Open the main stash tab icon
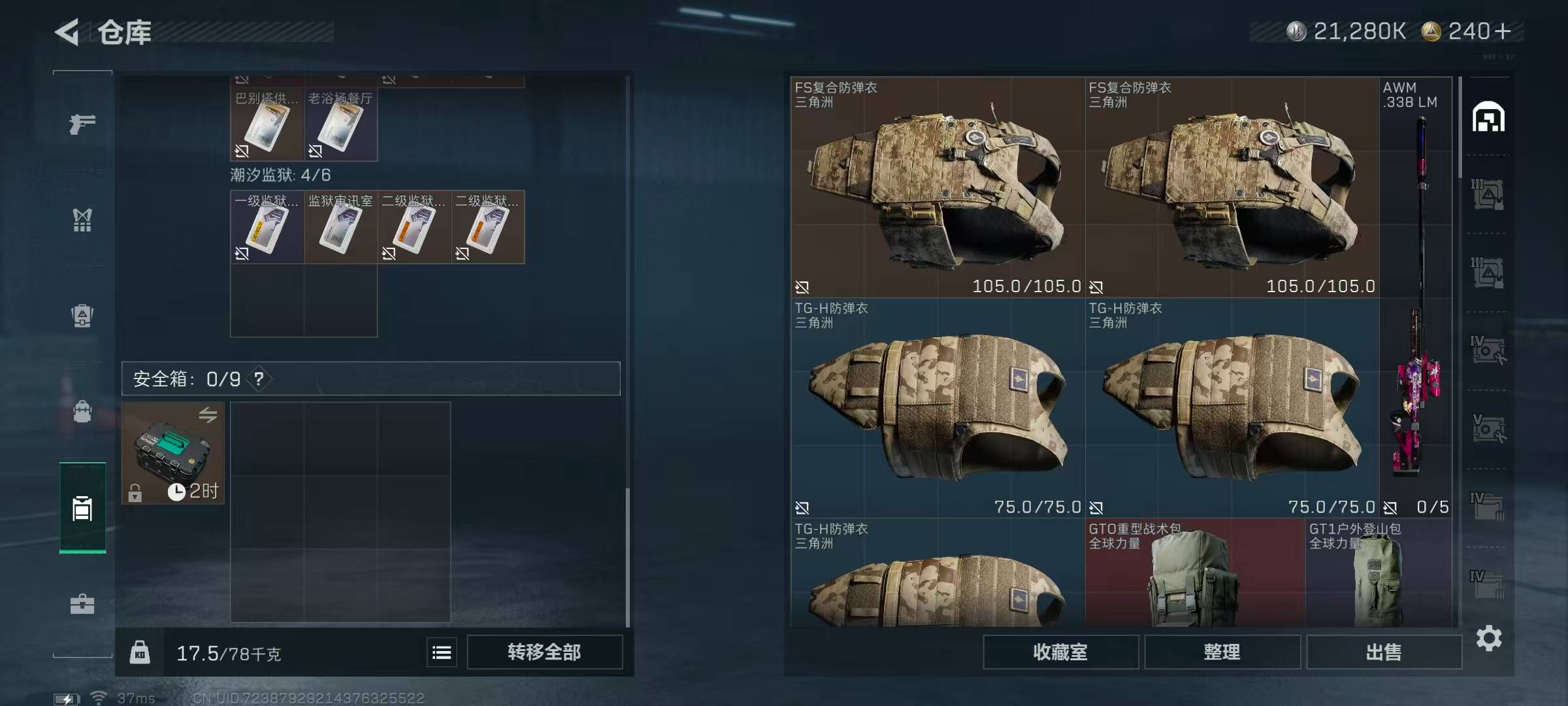This screenshot has width=1568, height=706. pyautogui.click(x=1488, y=118)
